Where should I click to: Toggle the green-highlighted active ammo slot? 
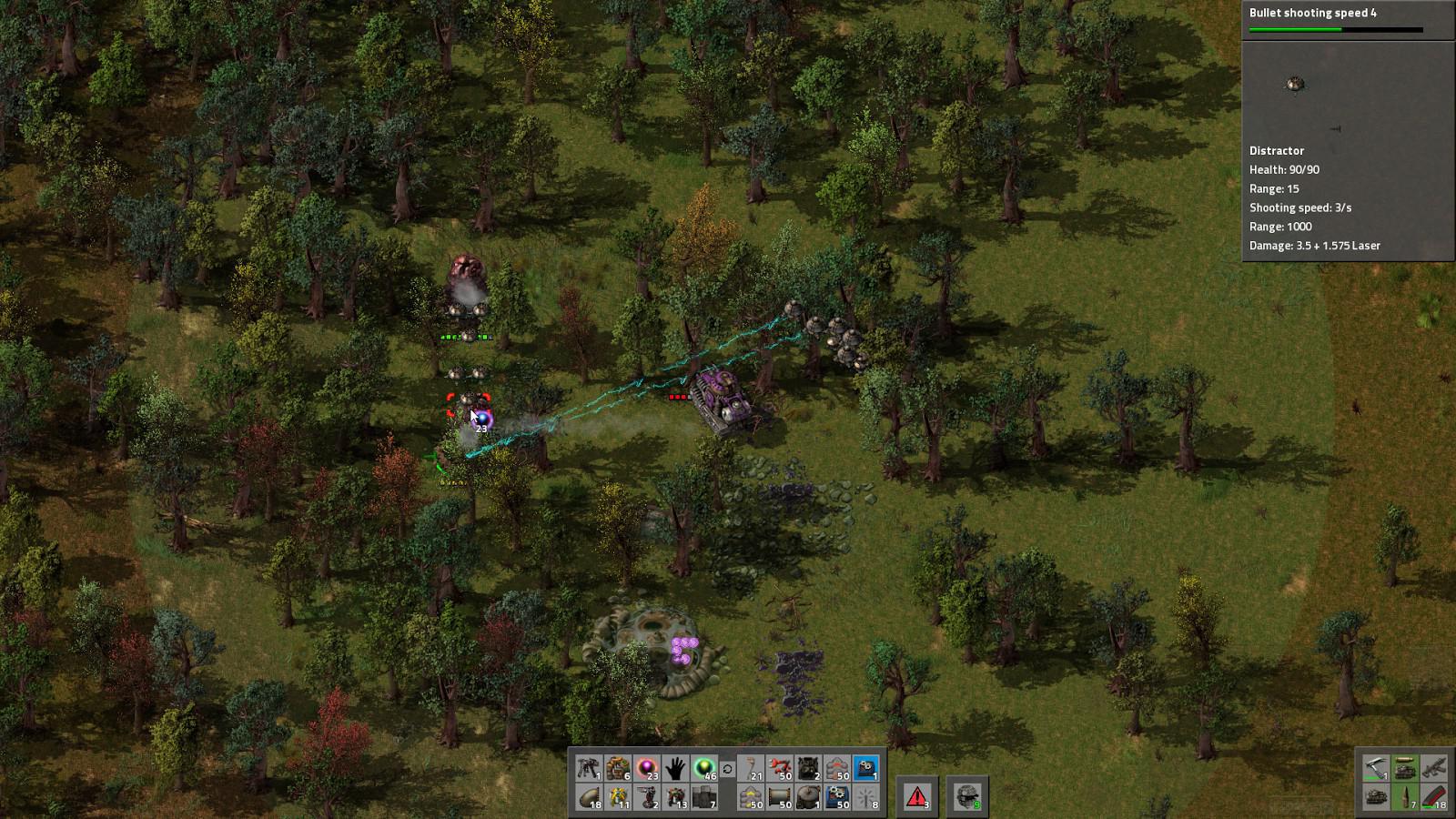coord(1405,769)
